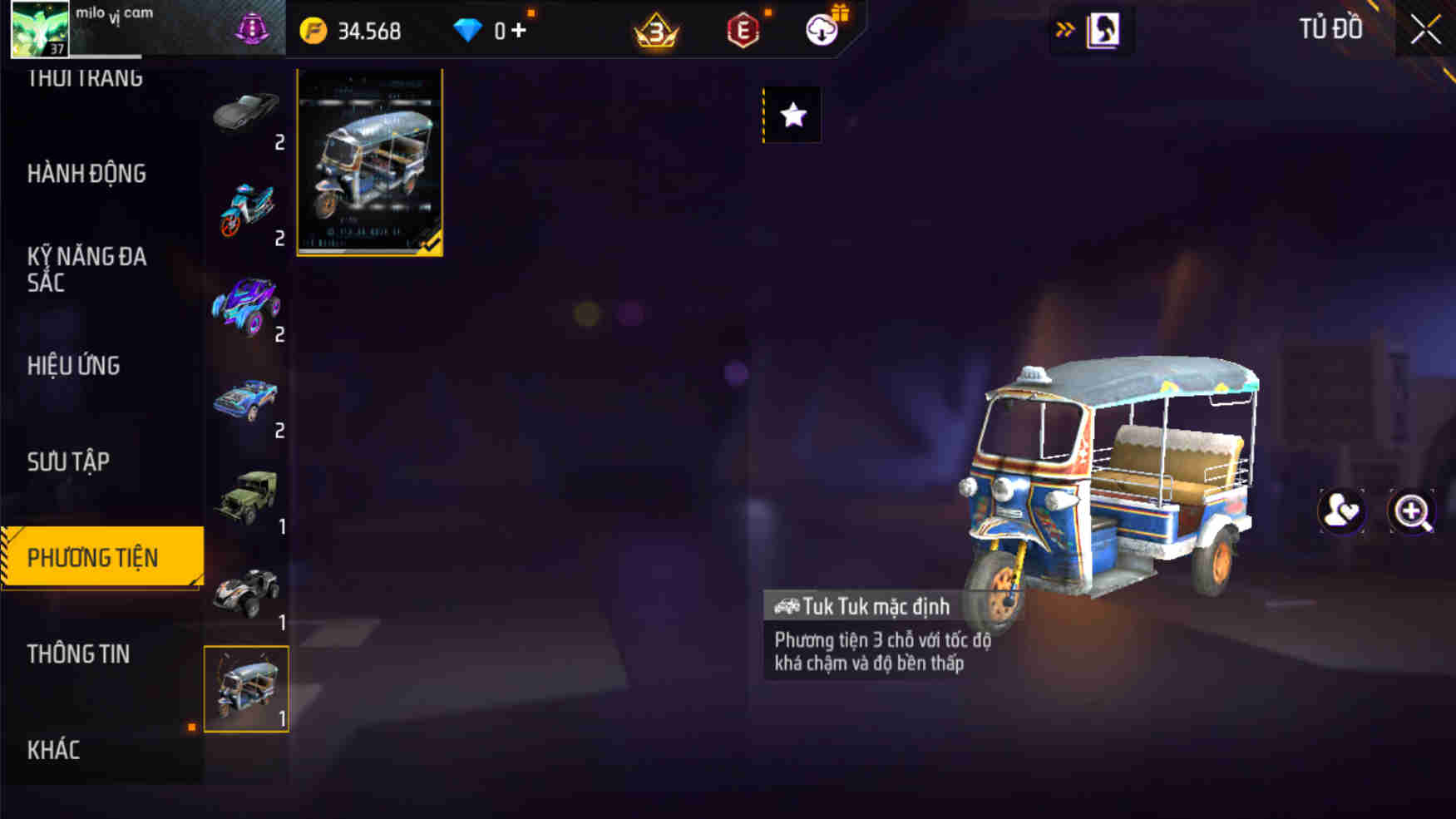Select SƯU TẬP in the sidebar
Viewport: 1456px width, 819px height.
tap(70, 462)
